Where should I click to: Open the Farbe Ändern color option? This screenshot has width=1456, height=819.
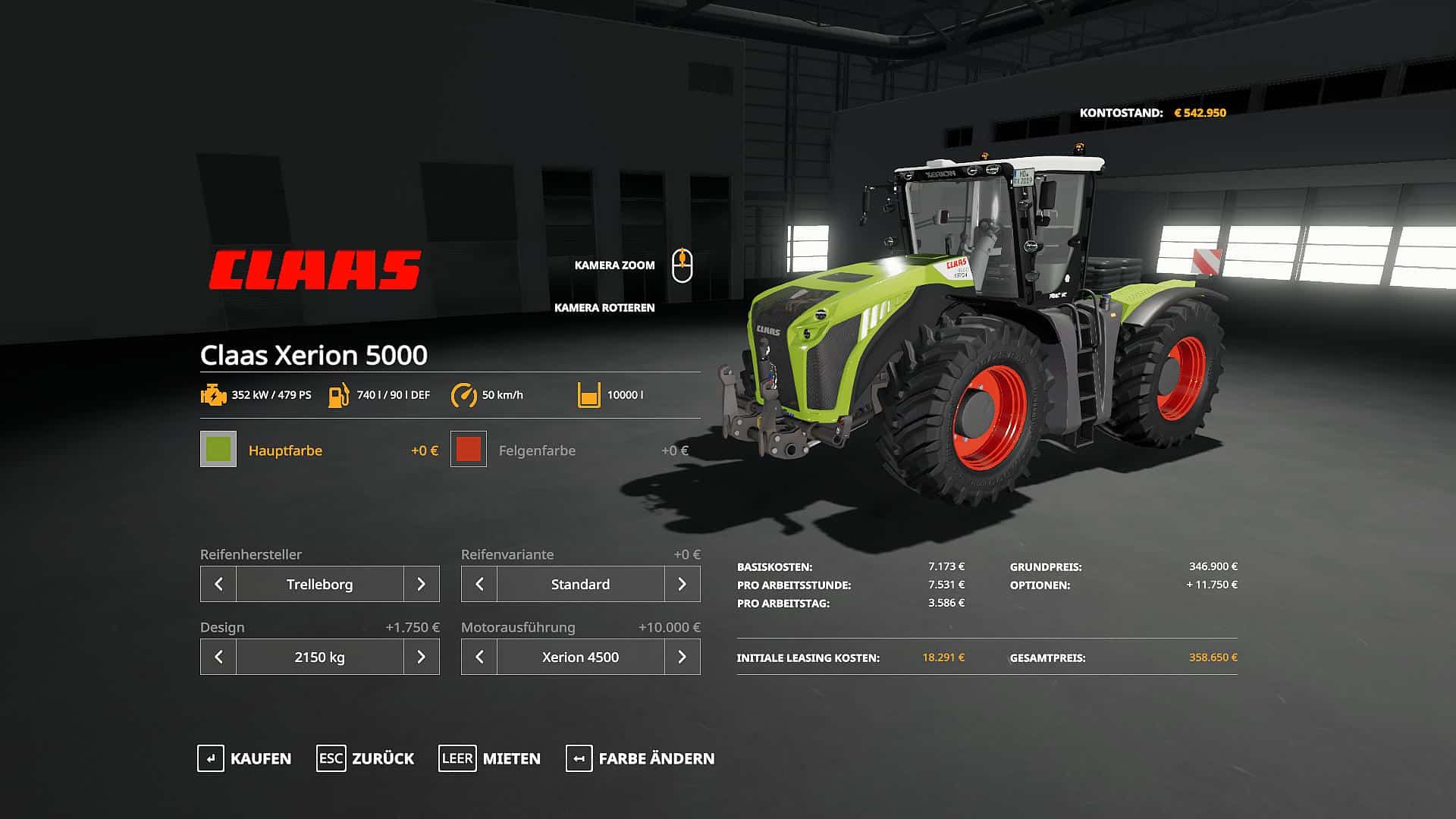point(640,758)
